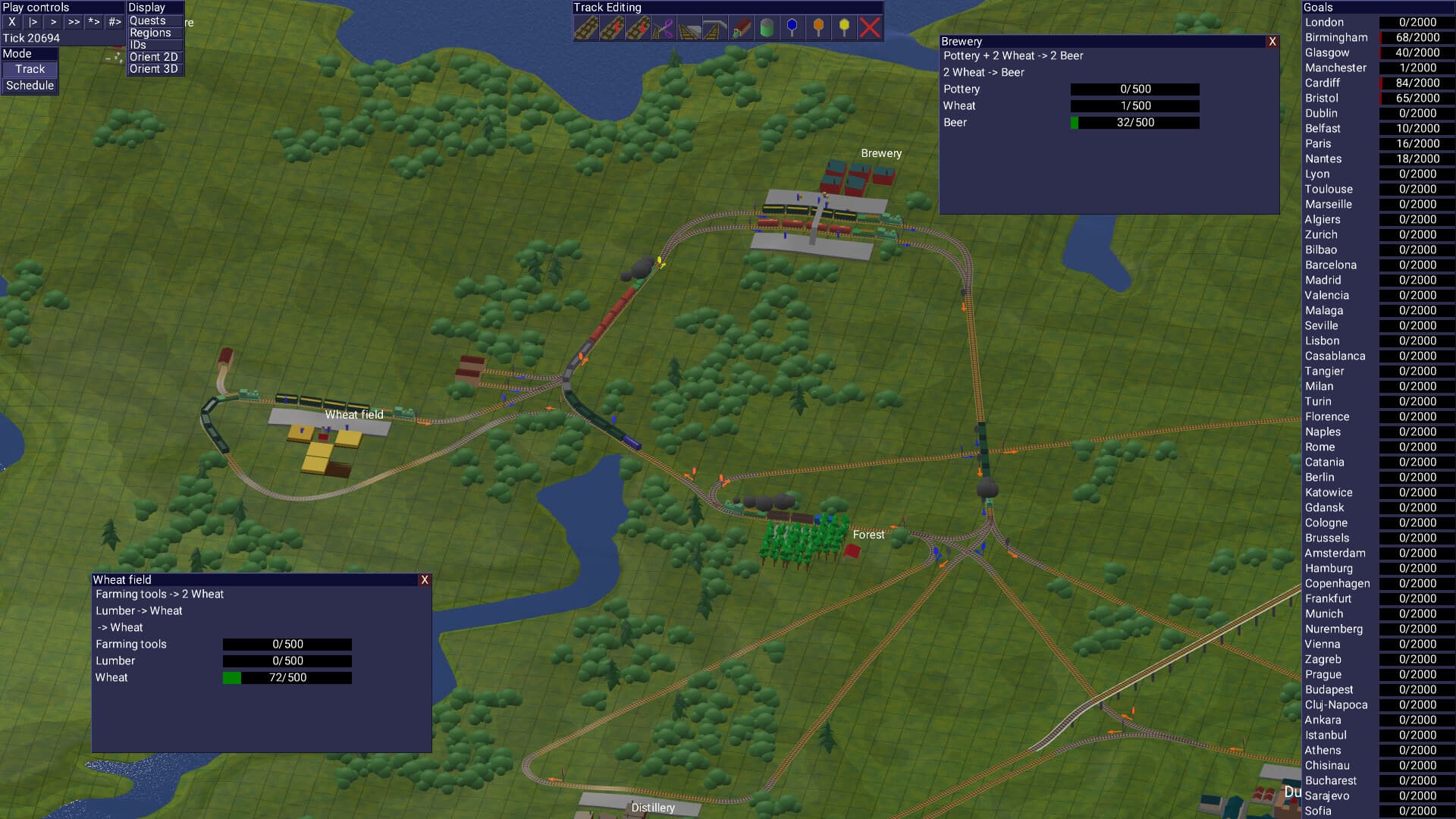Switch to Orient 3D view
The height and width of the screenshot is (819, 1456).
pyautogui.click(x=154, y=68)
